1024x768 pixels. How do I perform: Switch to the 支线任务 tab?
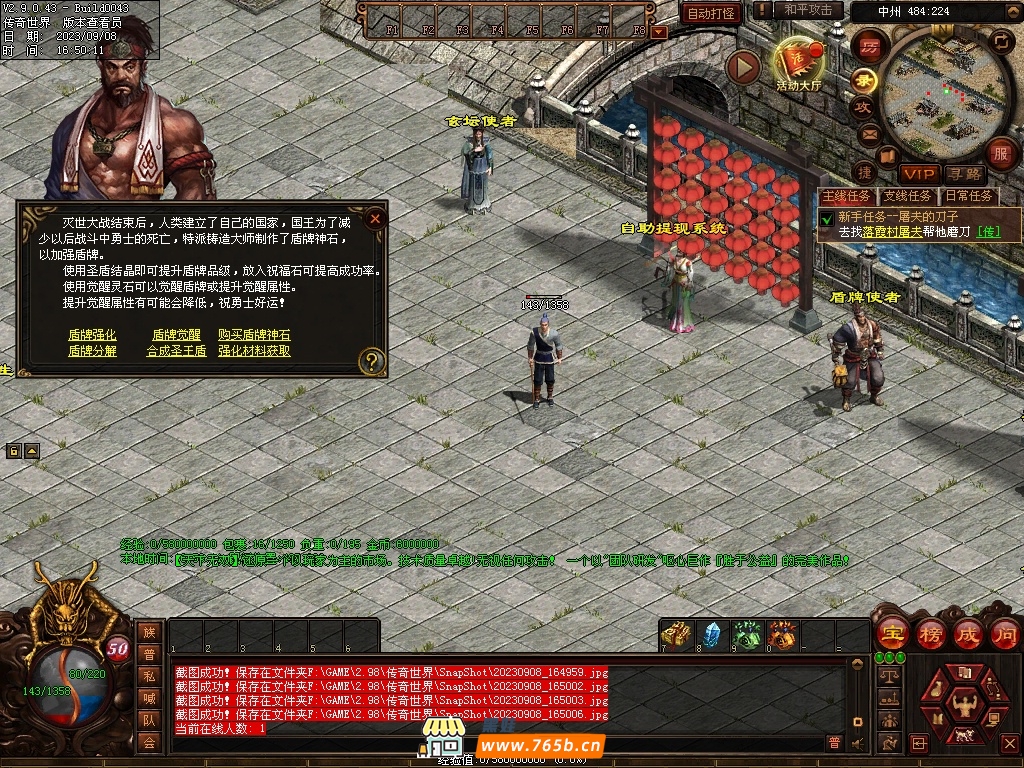907,196
